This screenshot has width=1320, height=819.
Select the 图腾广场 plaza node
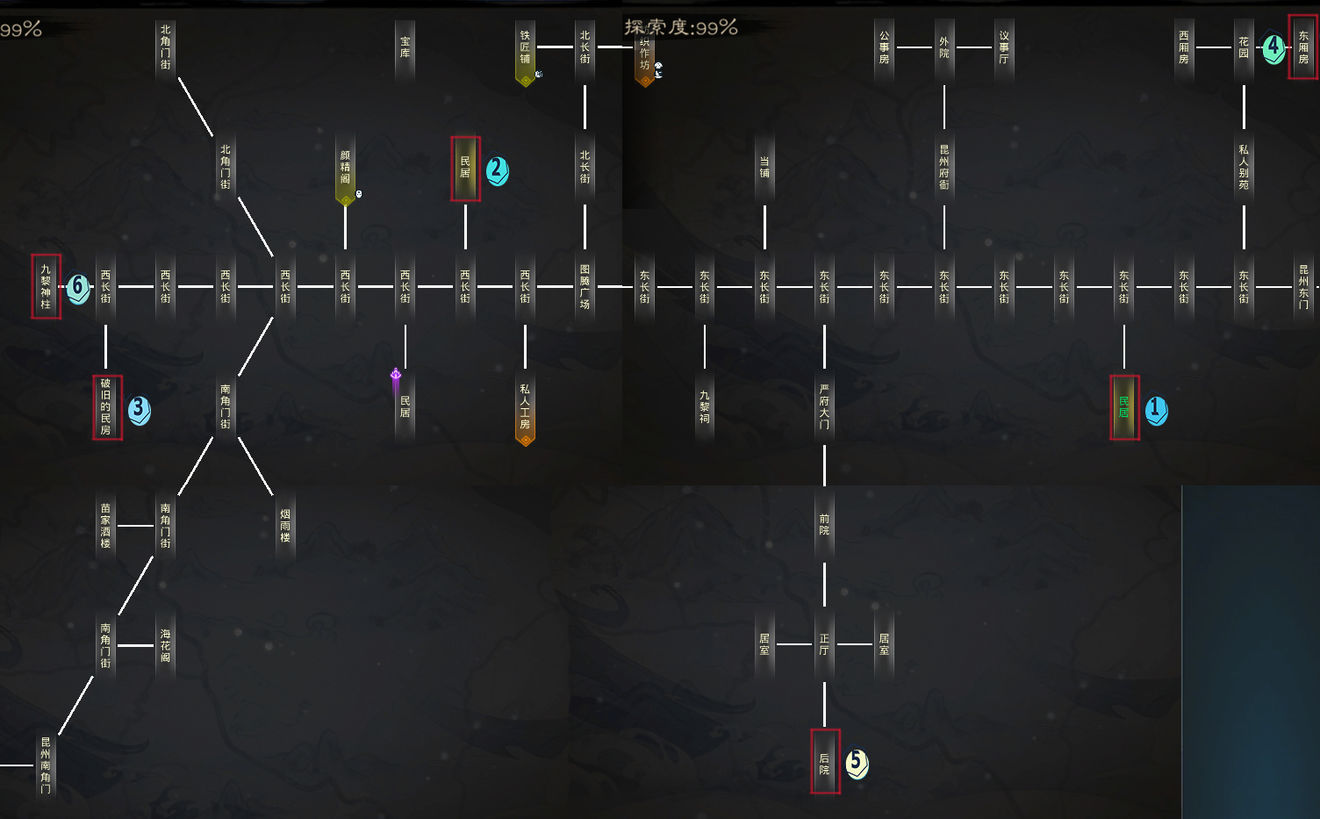[585, 287]
